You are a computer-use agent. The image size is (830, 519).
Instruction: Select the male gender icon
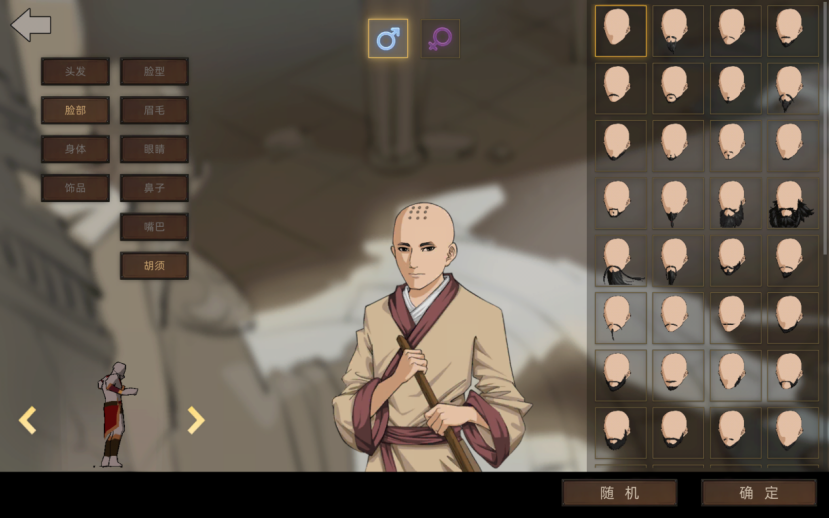pos(388,39)
